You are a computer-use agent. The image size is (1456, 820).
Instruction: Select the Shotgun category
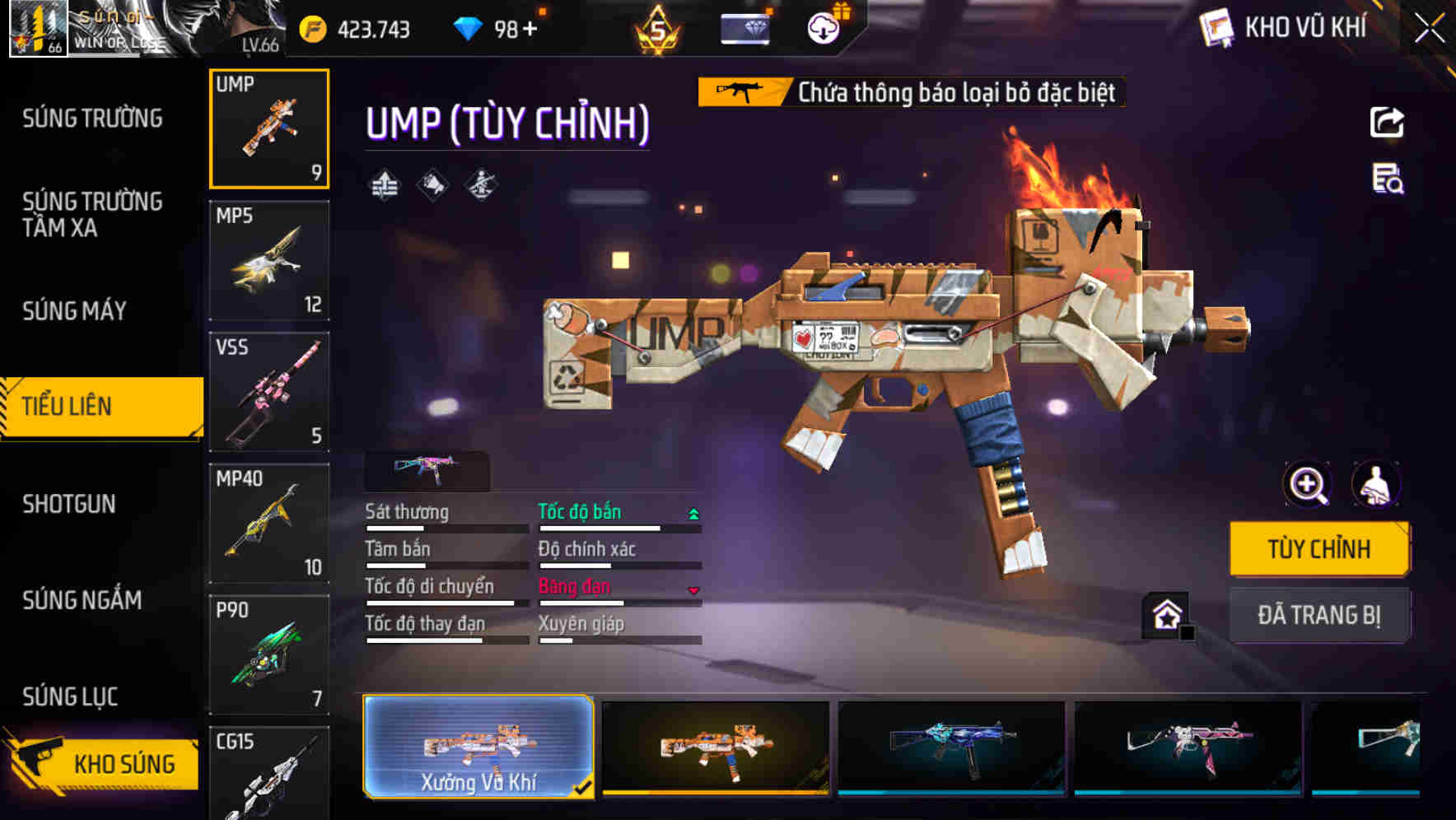point(69,504)
